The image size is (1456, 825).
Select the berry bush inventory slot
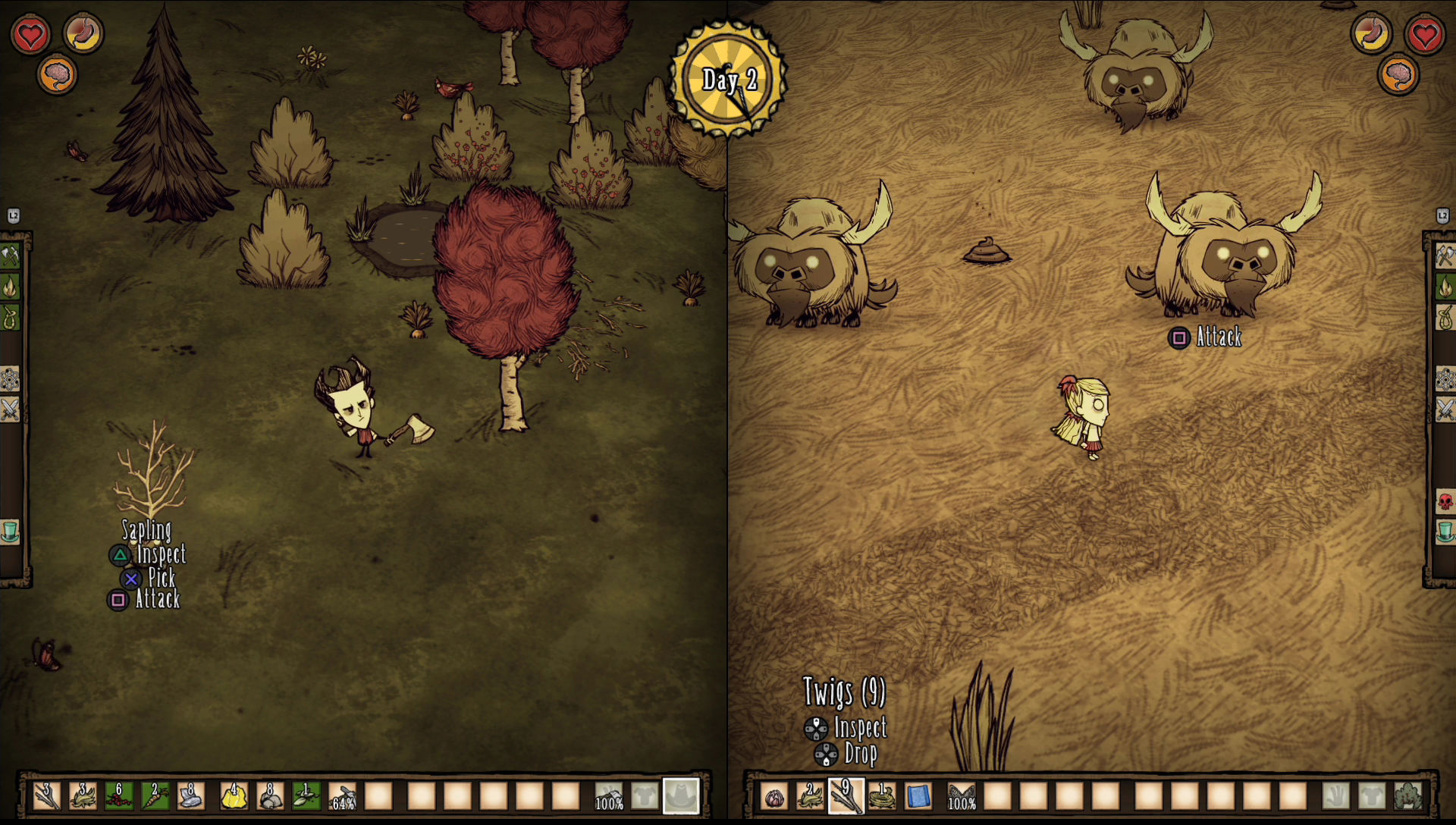pyautogui.click(x=1408, y=796)
